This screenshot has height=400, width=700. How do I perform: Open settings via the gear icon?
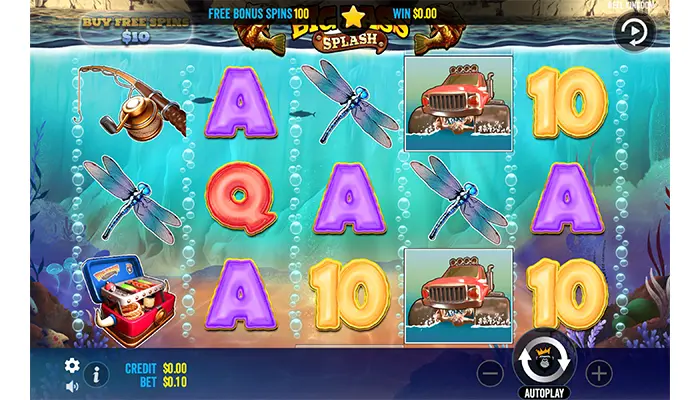pyautogui.click(x=72, y=366)
